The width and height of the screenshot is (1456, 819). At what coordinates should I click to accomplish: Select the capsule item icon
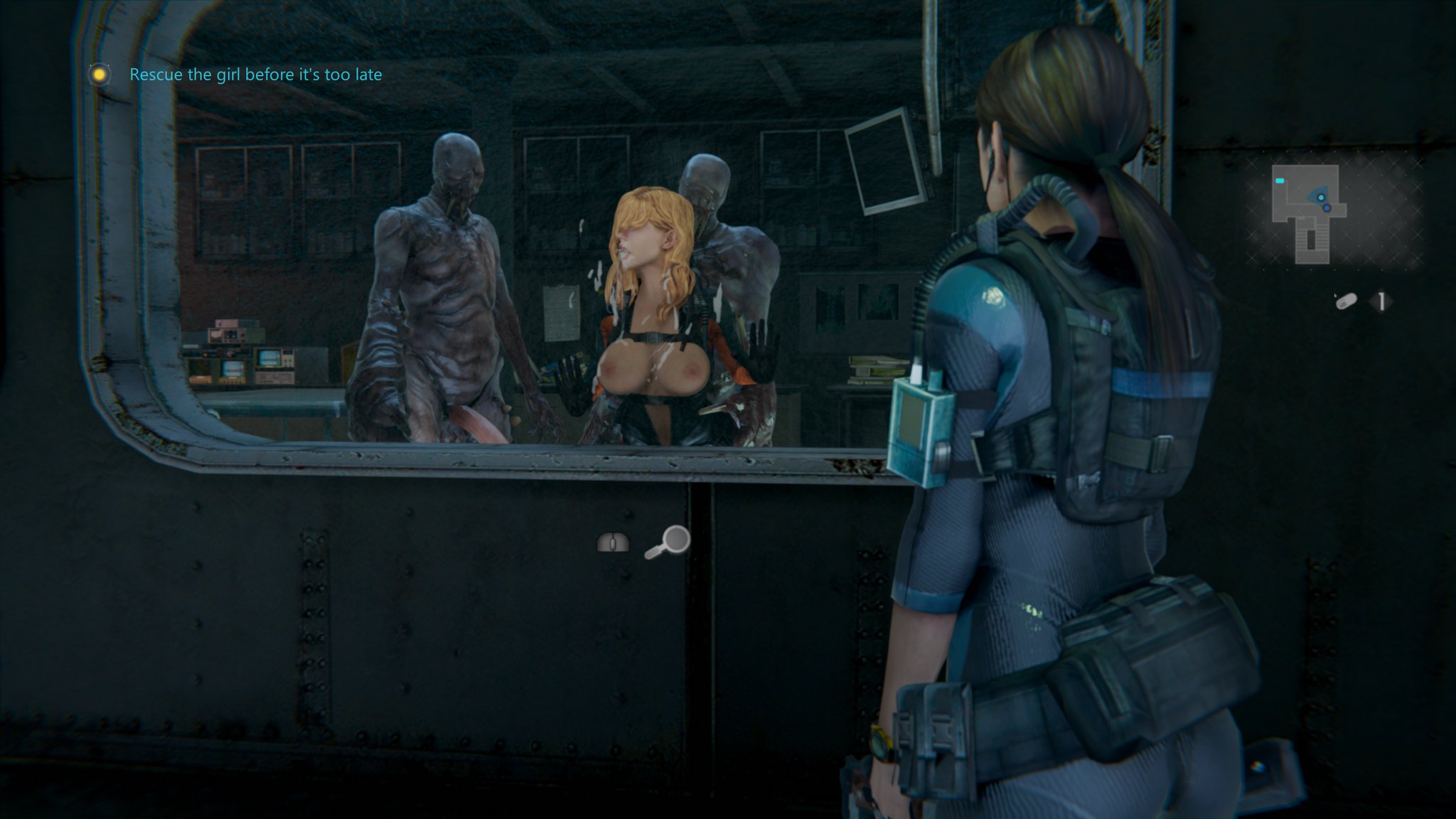(1345, 301)
